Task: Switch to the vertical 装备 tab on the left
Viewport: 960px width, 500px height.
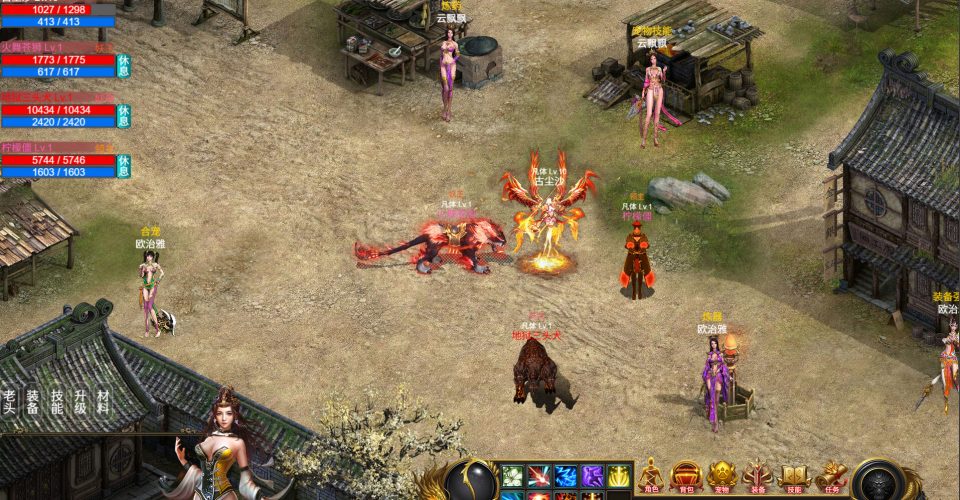Action: (x=33, y=401)
